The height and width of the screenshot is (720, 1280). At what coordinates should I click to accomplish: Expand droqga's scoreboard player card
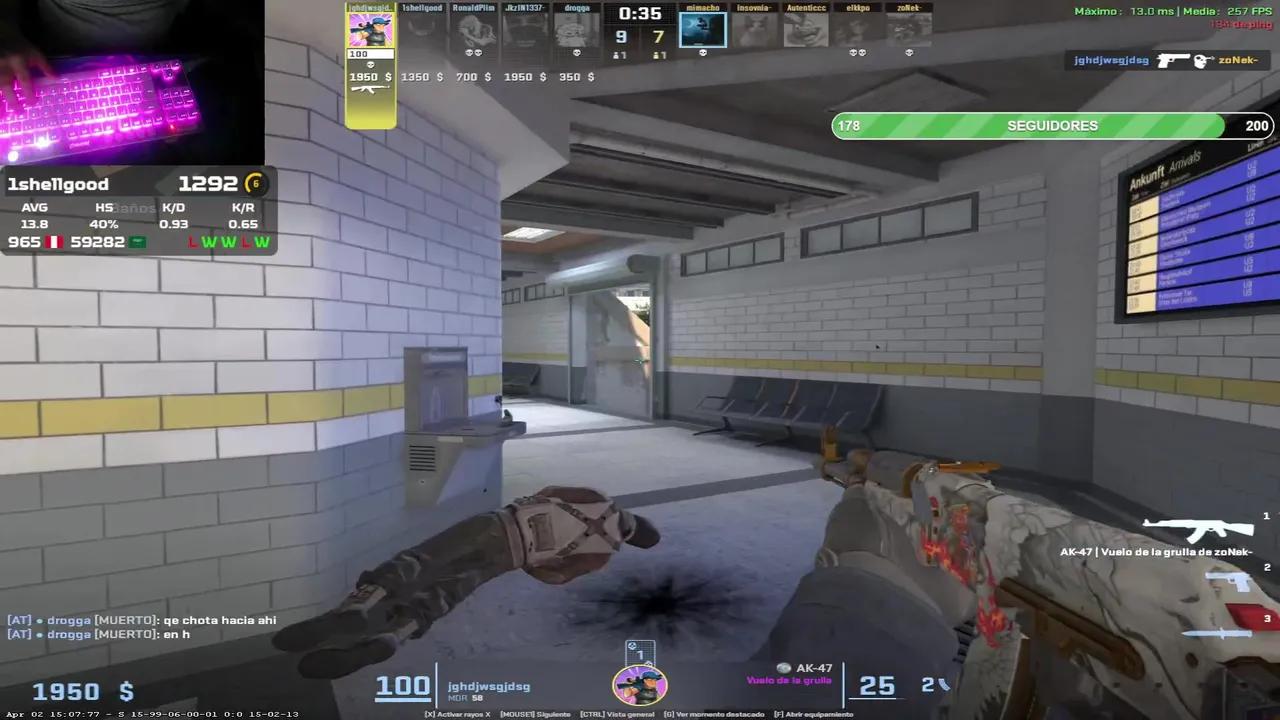[576, 27]
